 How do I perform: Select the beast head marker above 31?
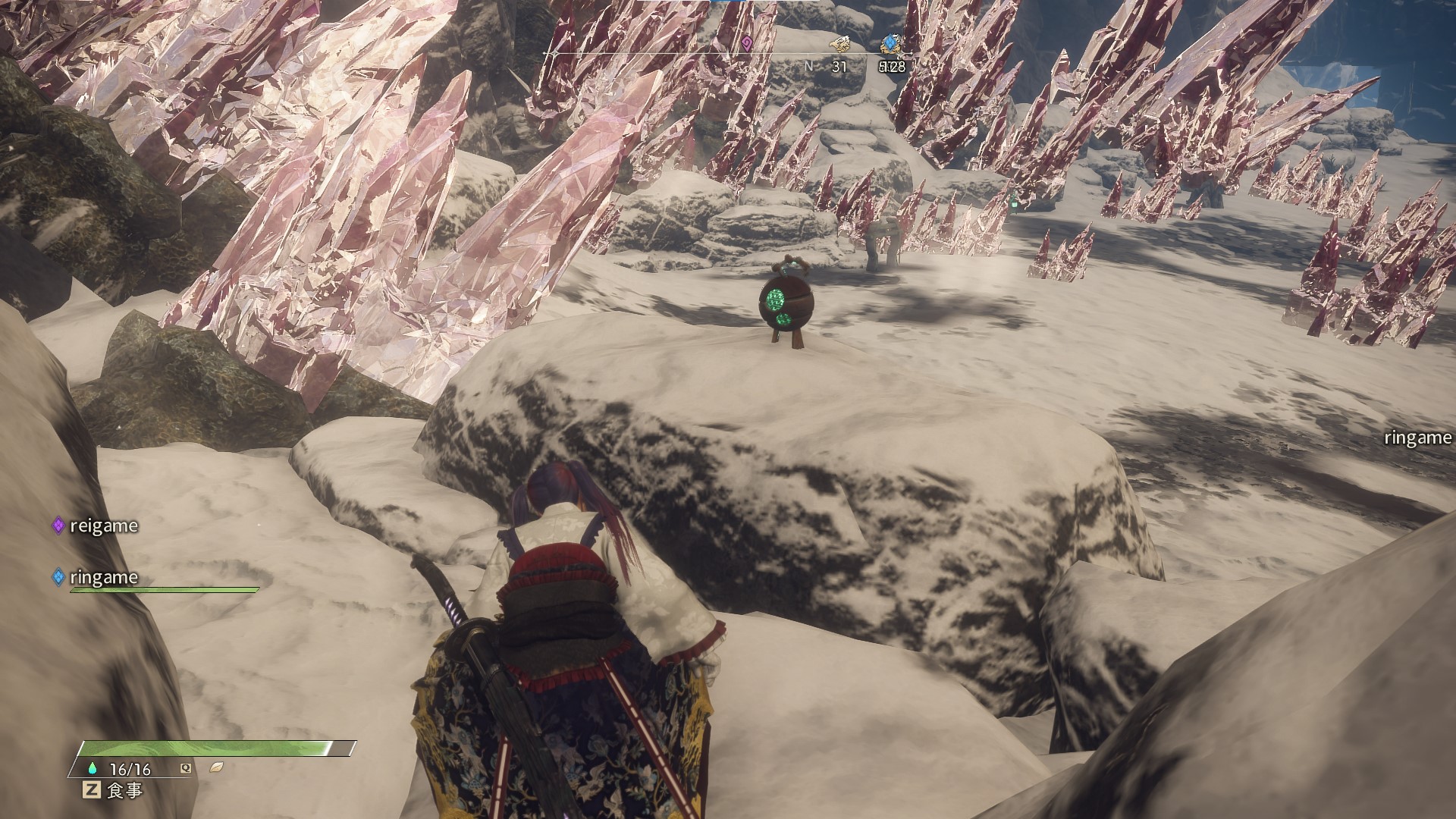point(839,44)
